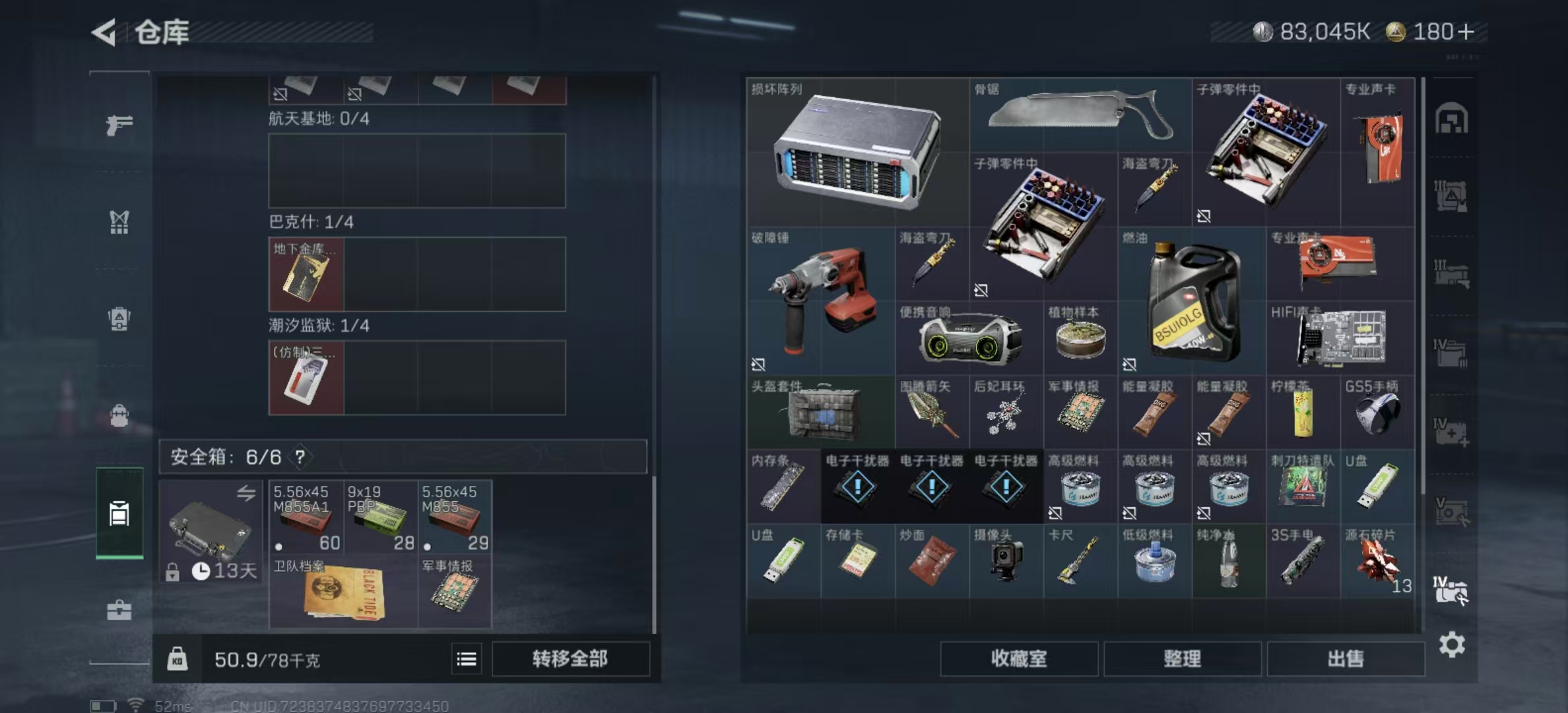This screenshot has width=1568, height=713.
Task: Go back using the arrow beside 仓库
Action: (x=104, y=32)
